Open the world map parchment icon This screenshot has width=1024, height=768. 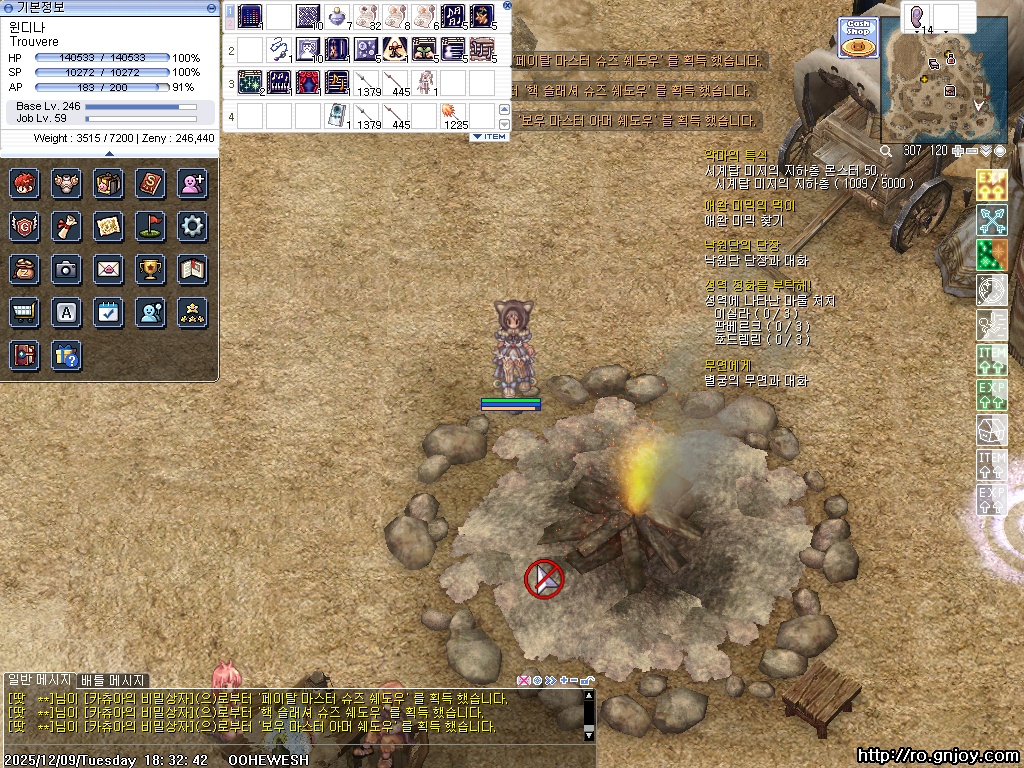pyautogui.click(x=108, y=226)
